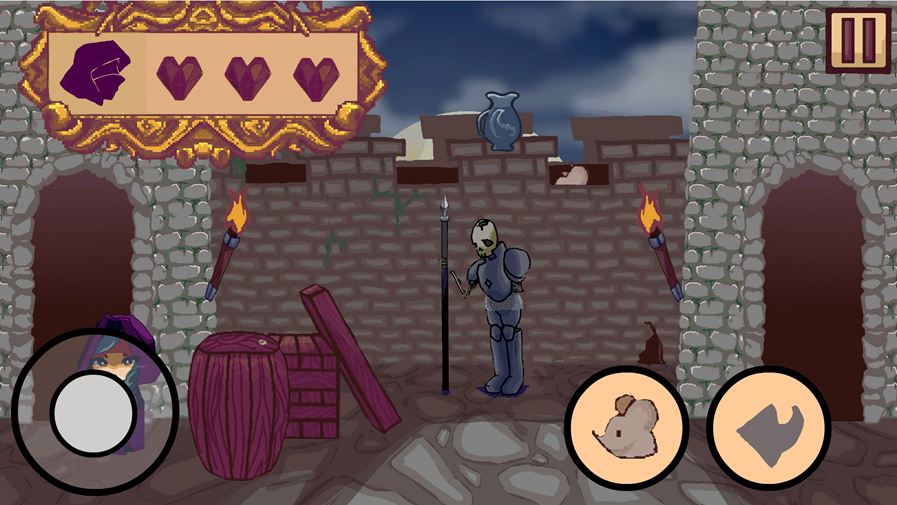Pause the game with the top-right button

(x=858, y=40)
